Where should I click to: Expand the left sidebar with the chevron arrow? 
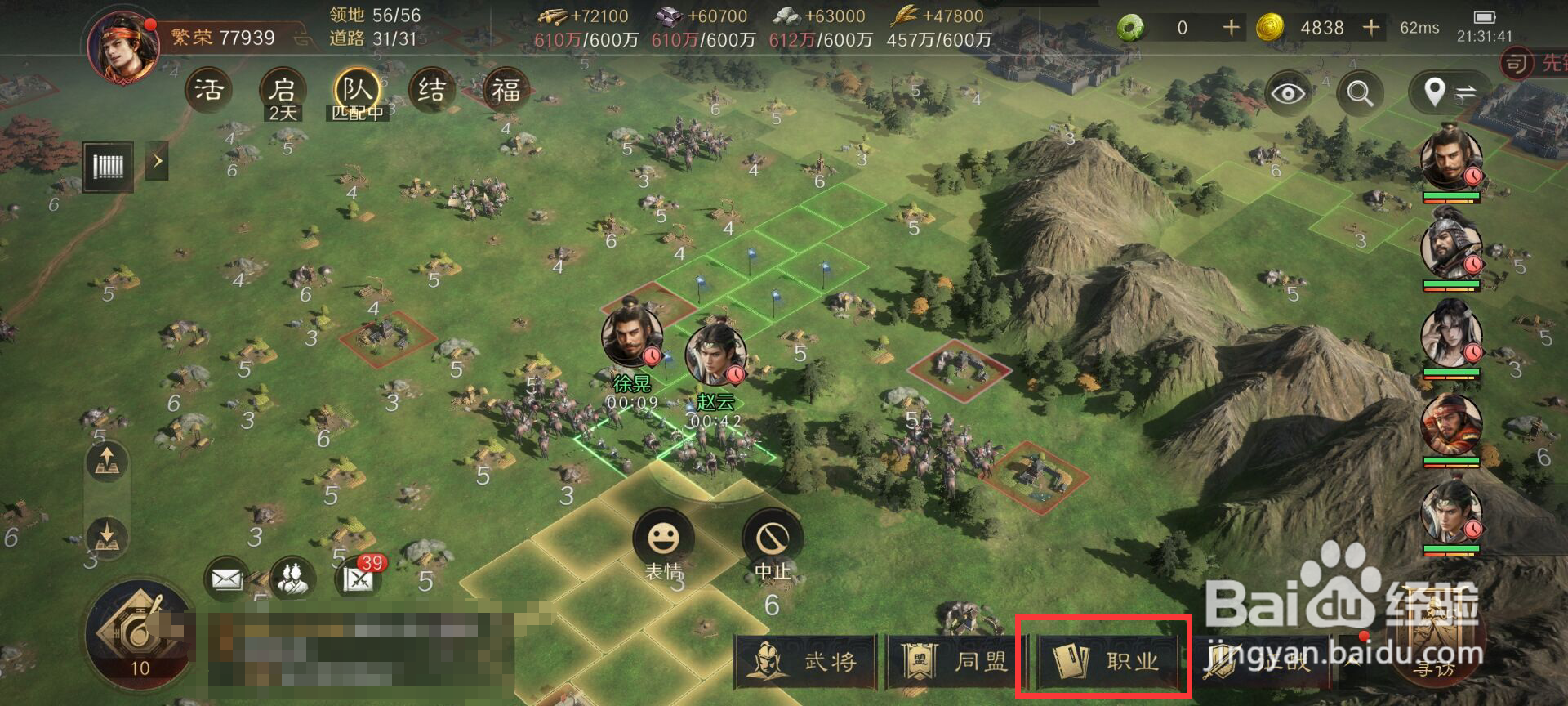[x=157, y=162]
